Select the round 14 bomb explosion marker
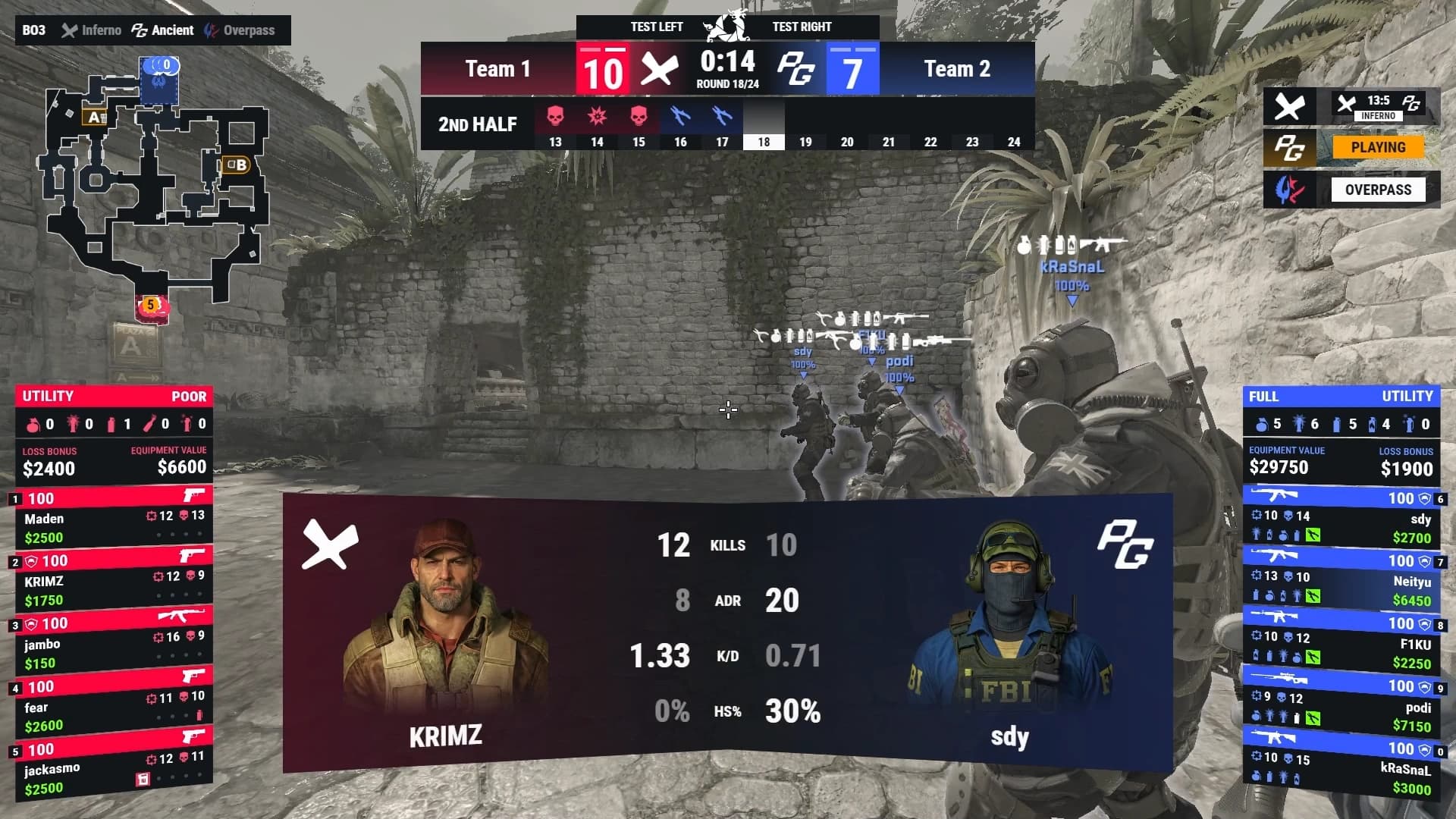 point(597,116)
